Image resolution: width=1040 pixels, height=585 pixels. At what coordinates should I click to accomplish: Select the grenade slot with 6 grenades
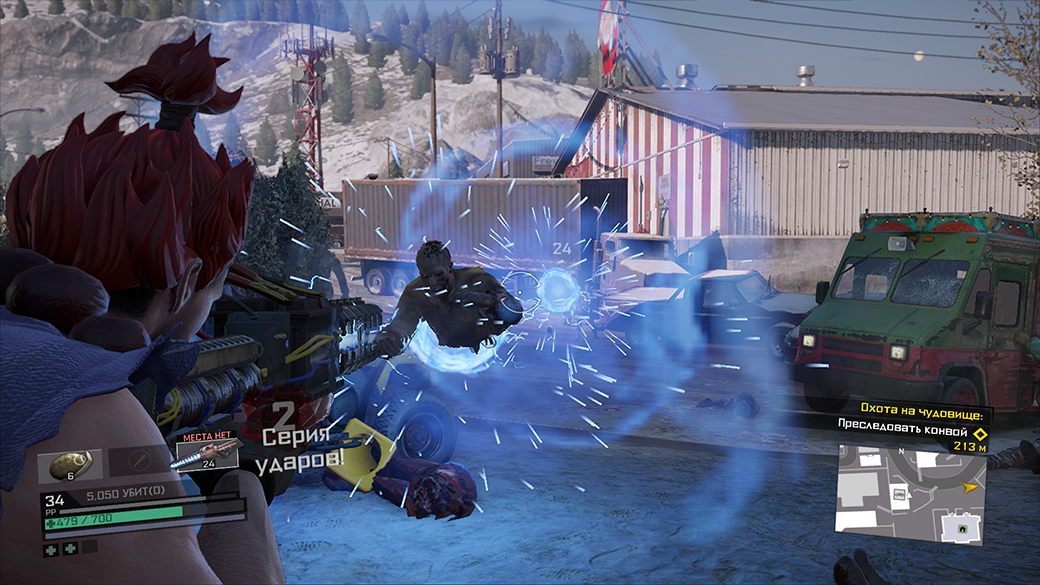(x=70, y=465)
